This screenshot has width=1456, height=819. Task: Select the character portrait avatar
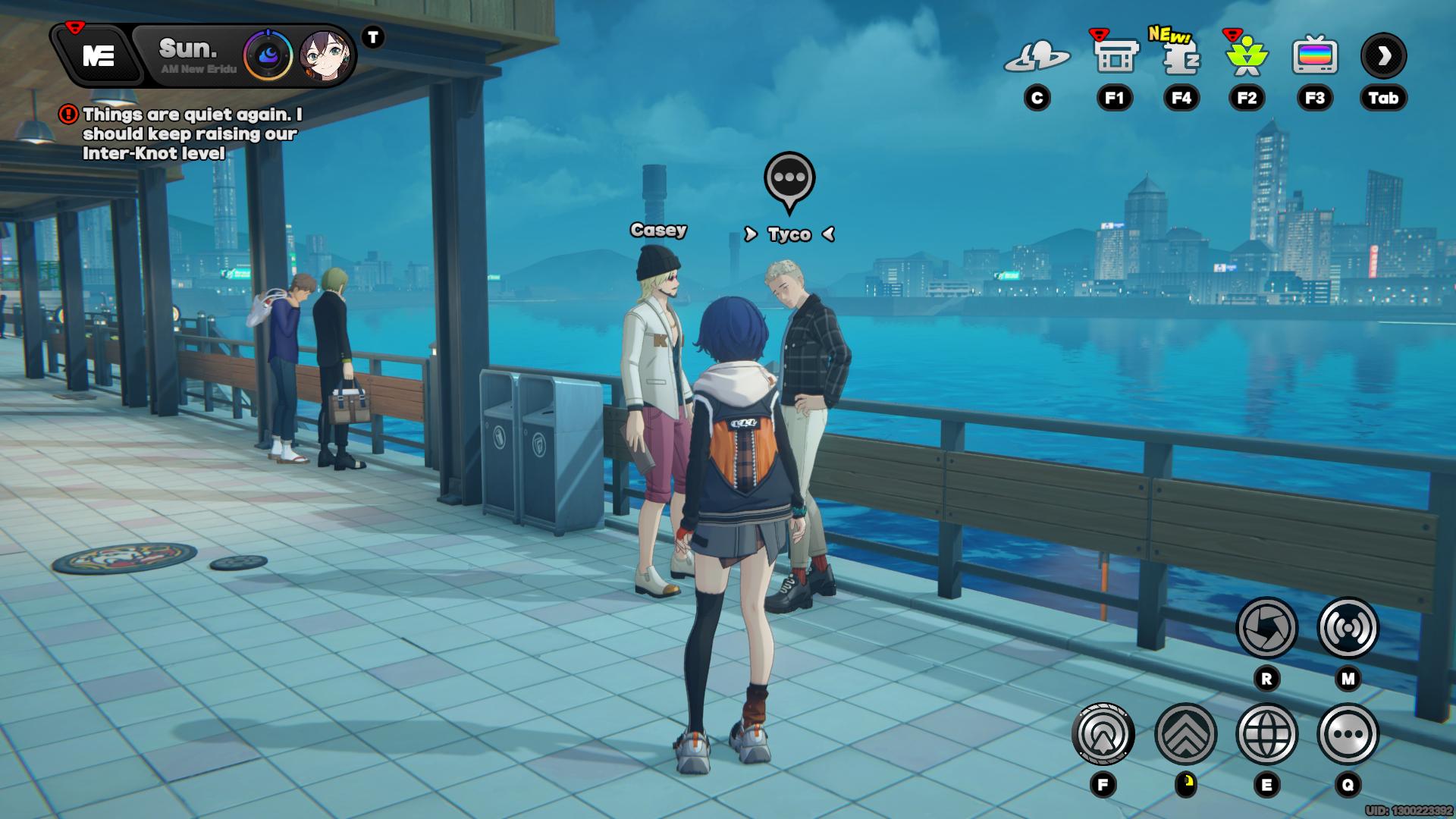click(325, 56)
